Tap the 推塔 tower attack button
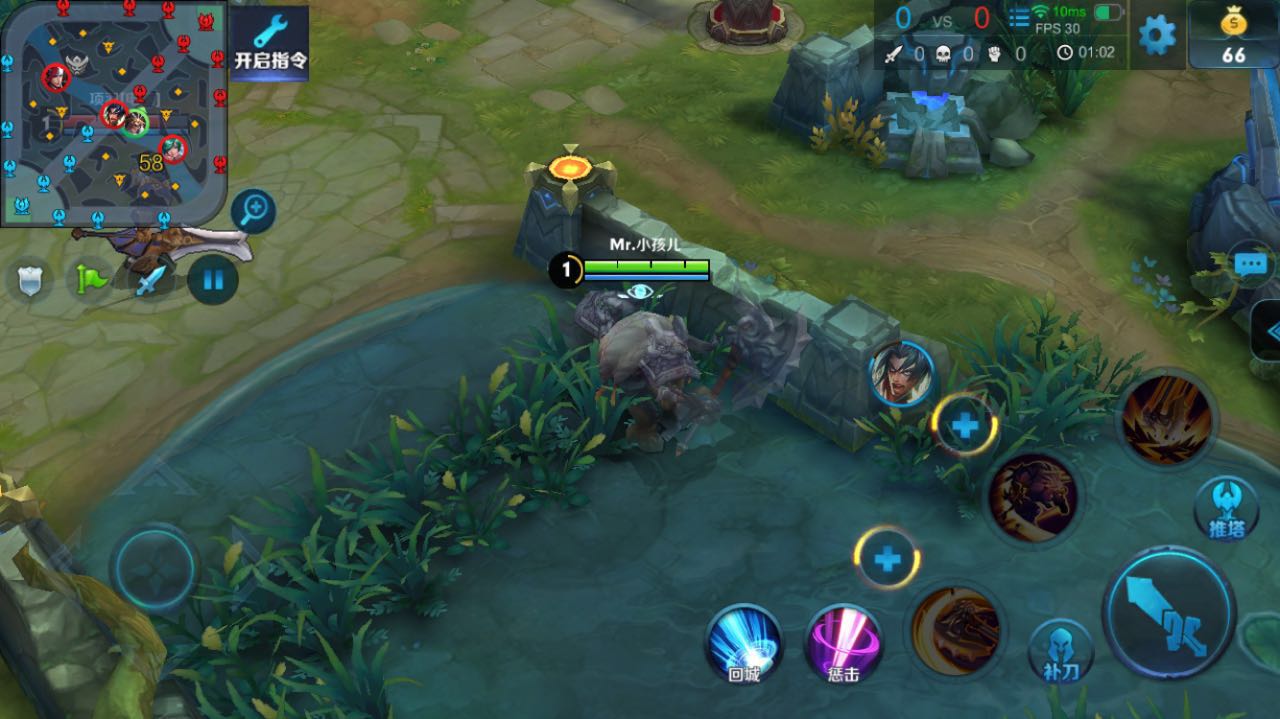1280x719 pixels. (1226, 508)
